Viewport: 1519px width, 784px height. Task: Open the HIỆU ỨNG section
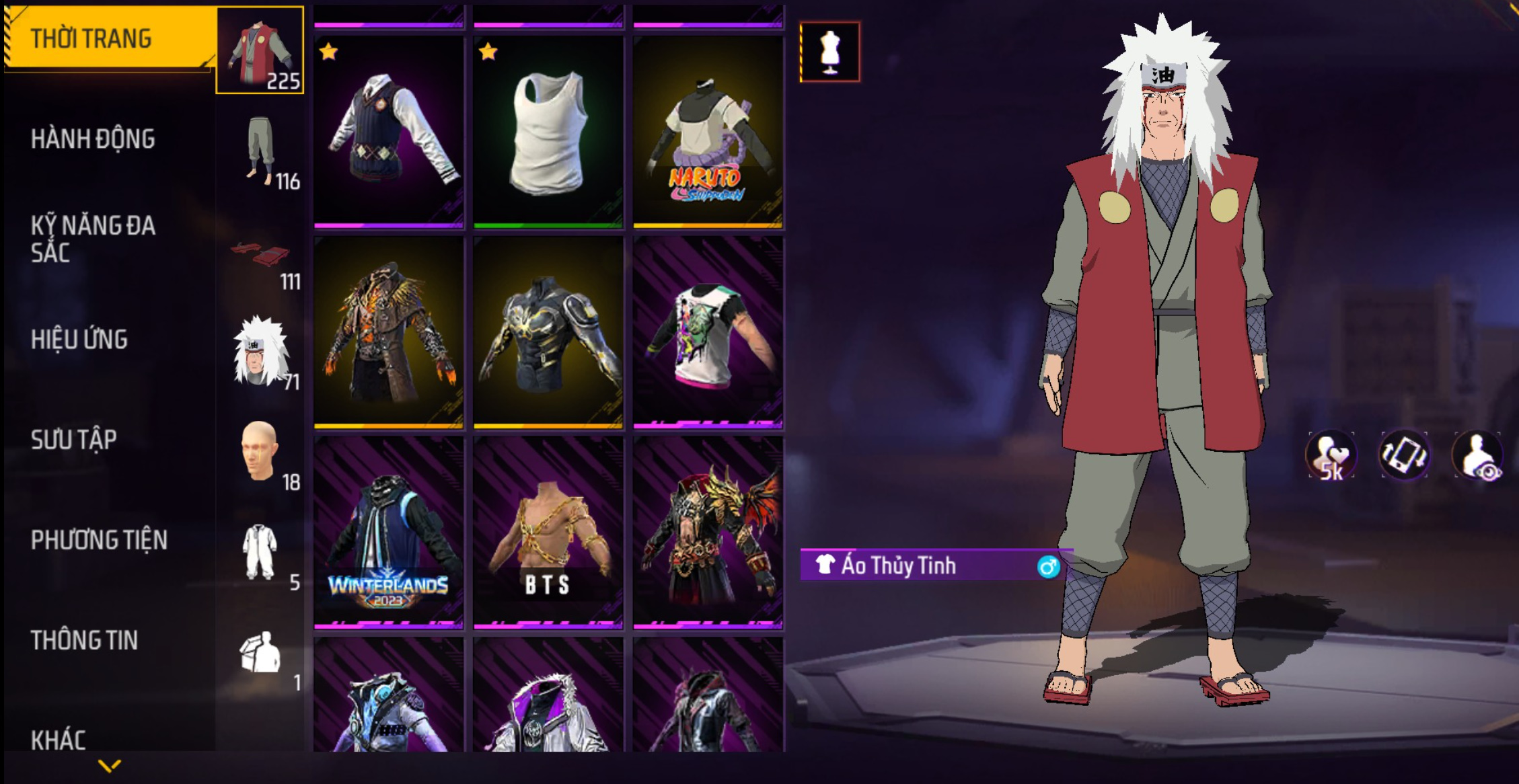click(x=79, y=340)
